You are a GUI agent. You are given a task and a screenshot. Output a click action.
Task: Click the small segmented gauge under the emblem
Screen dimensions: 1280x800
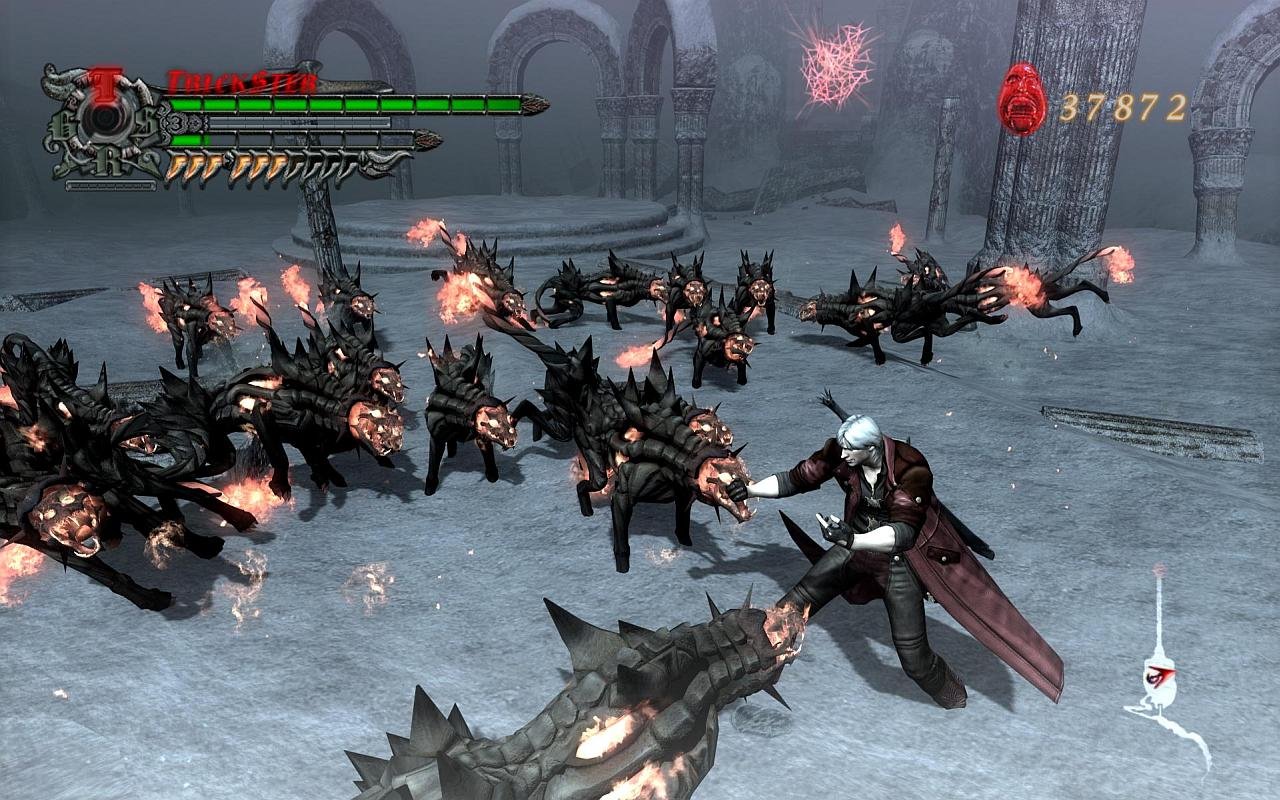click(x=110, y=183)
